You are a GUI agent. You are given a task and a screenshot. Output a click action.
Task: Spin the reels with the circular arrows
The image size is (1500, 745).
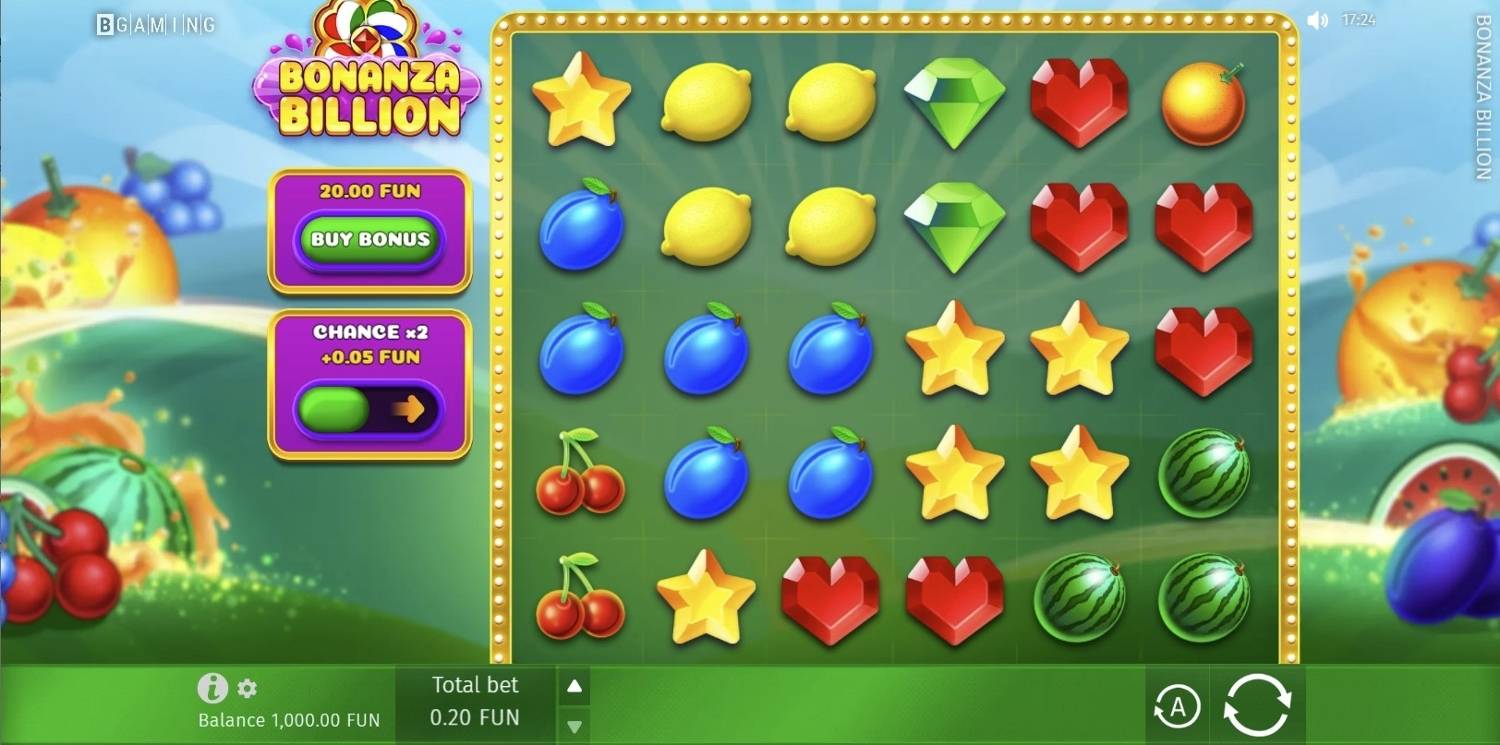[x=1258, y=704]
